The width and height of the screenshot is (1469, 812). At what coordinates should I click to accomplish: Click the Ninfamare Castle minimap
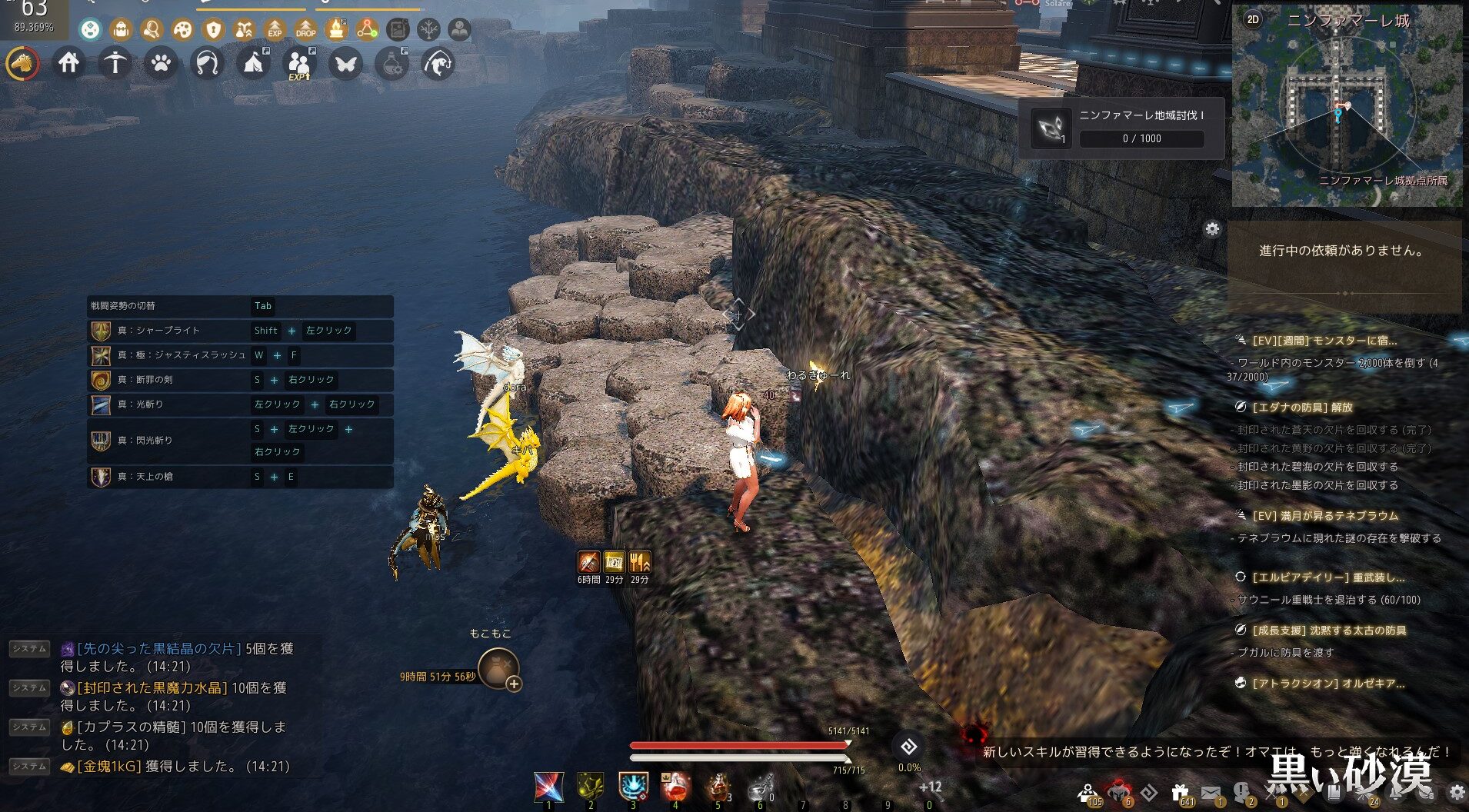pos(1346,115)
